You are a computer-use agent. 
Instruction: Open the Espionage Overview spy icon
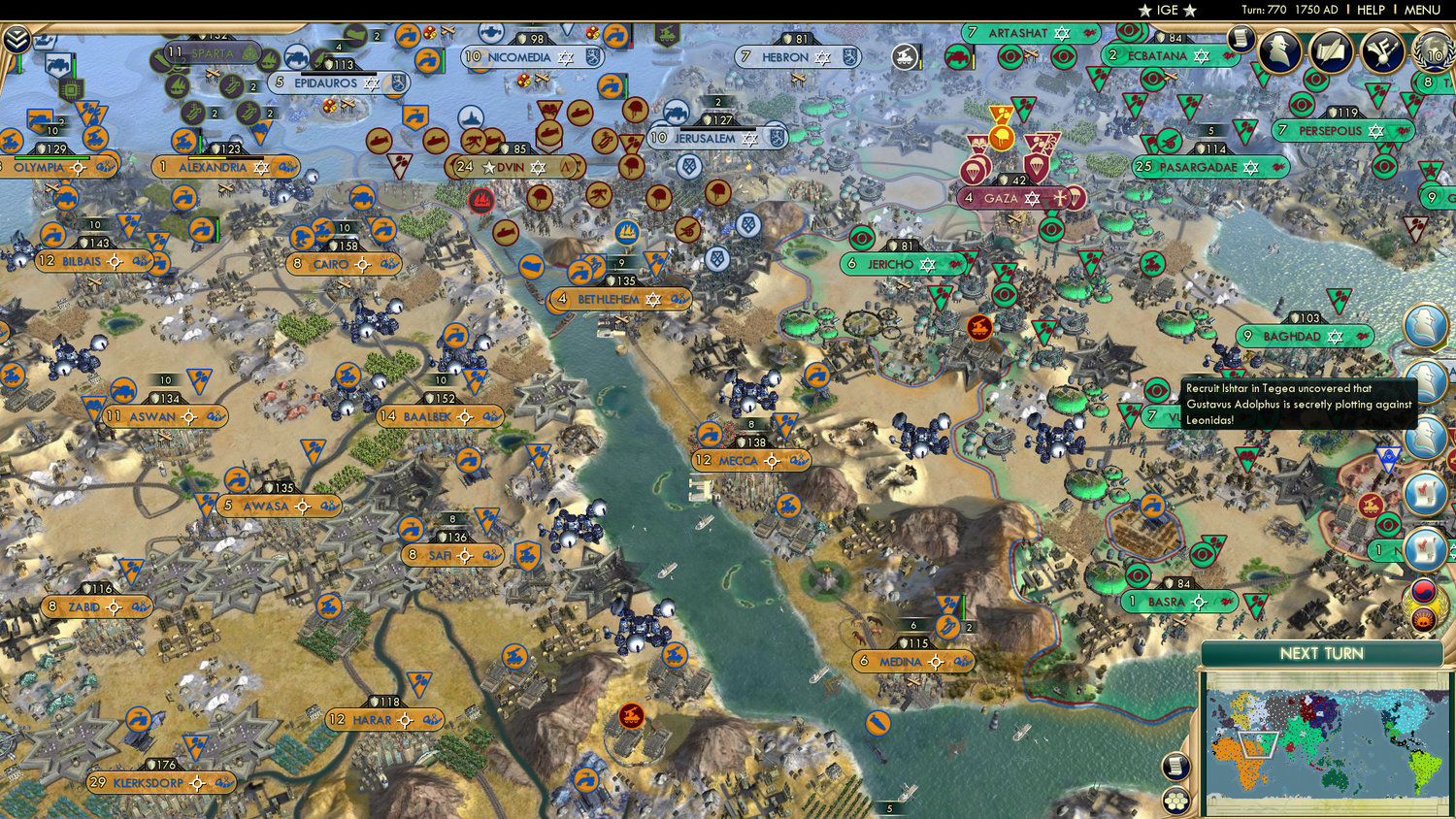point(1279,50)
